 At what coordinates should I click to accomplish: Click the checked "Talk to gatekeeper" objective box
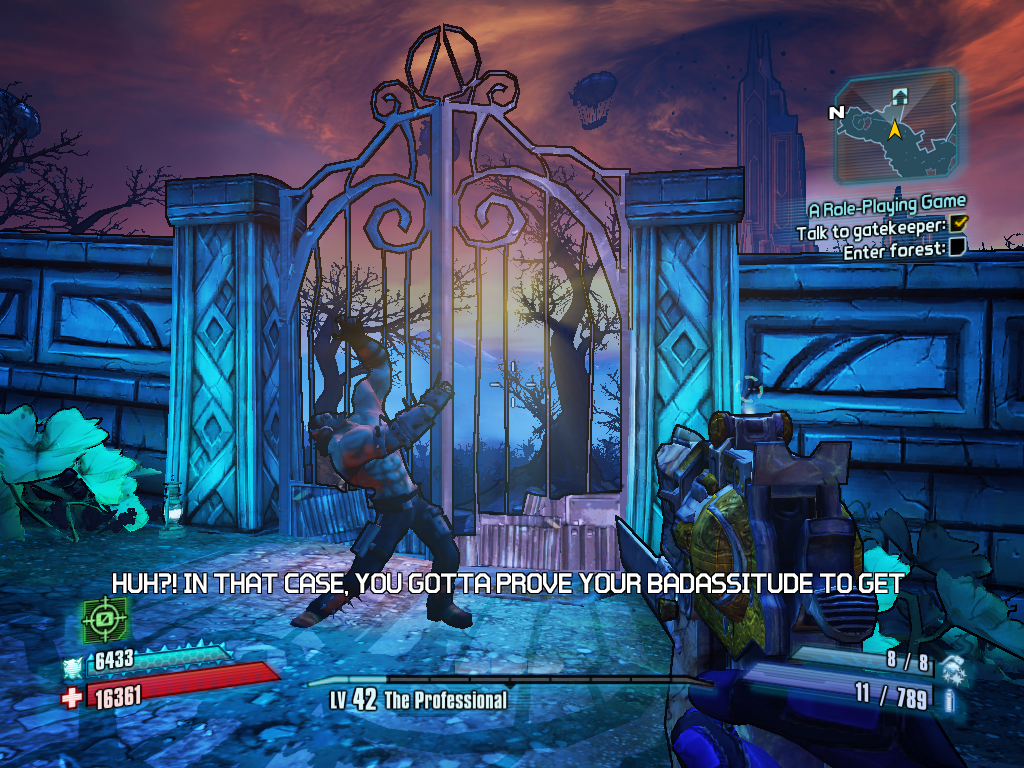pos(959,229)
